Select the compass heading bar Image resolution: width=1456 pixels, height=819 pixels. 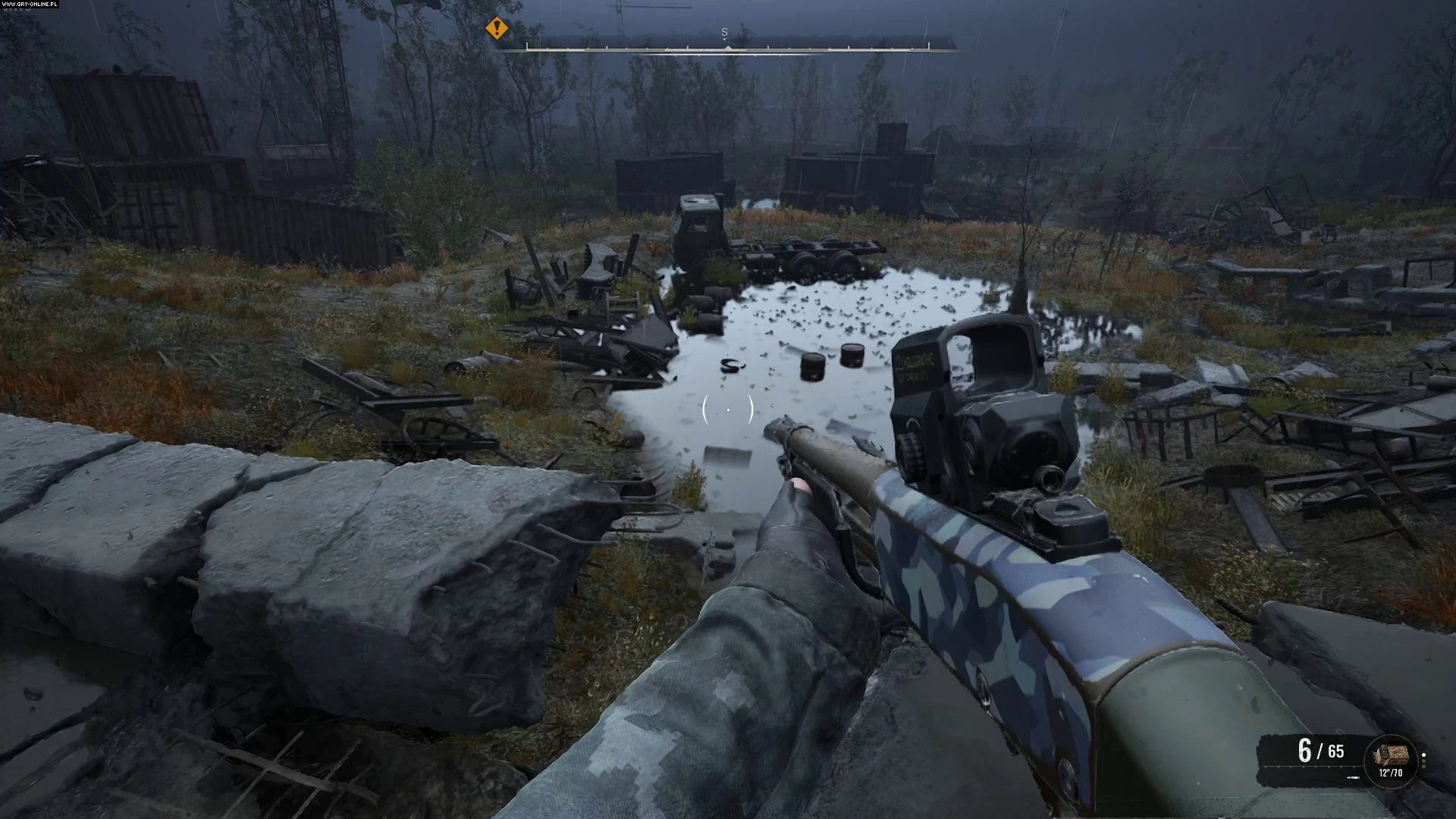pos(727,47)
